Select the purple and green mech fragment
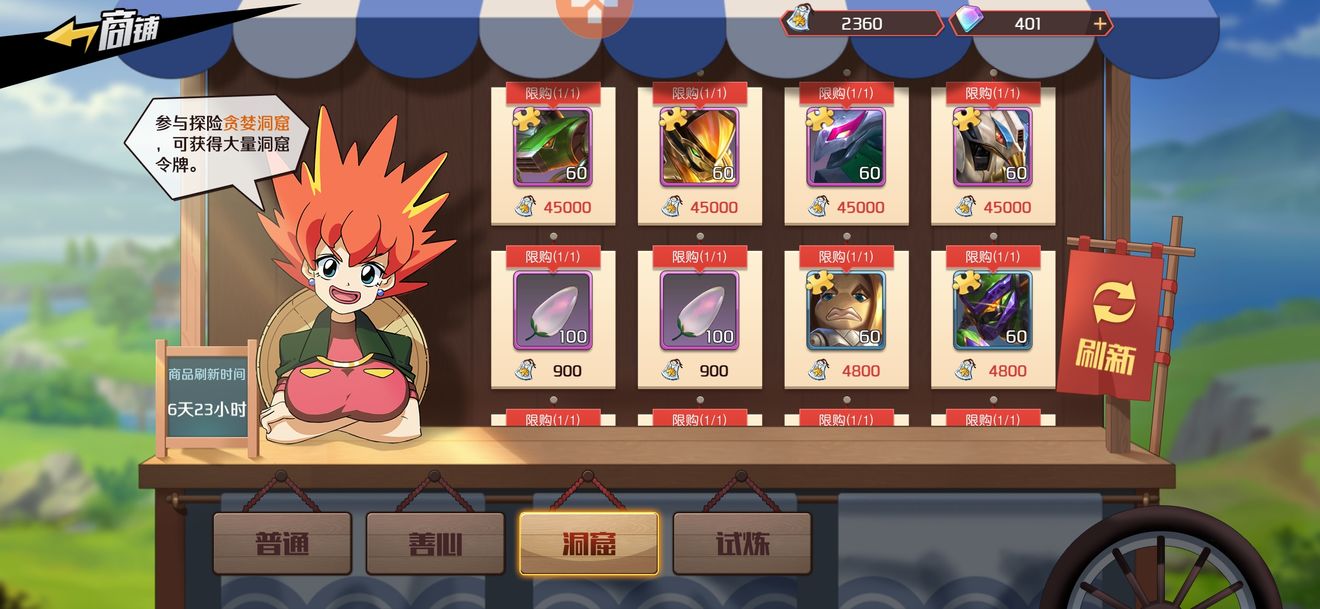Screen dimensions: 1320x609 [992, 311]
